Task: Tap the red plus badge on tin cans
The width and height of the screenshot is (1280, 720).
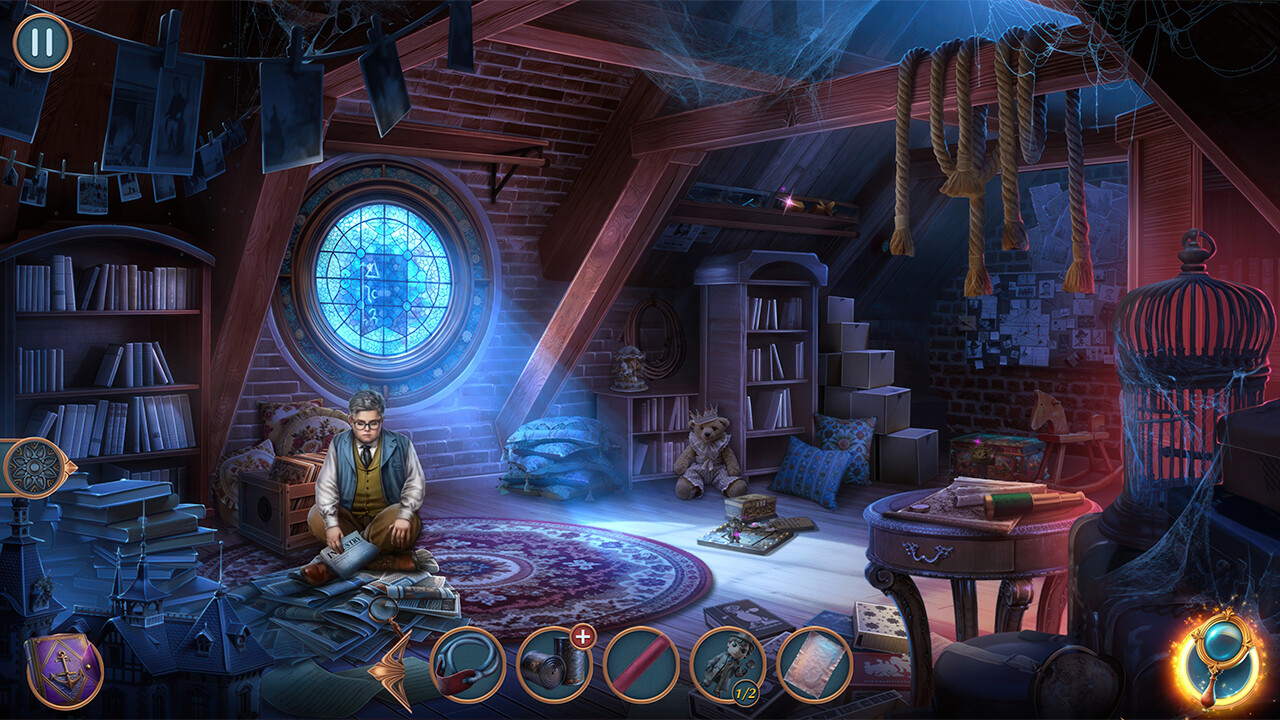Action: [x=583, y=637]
